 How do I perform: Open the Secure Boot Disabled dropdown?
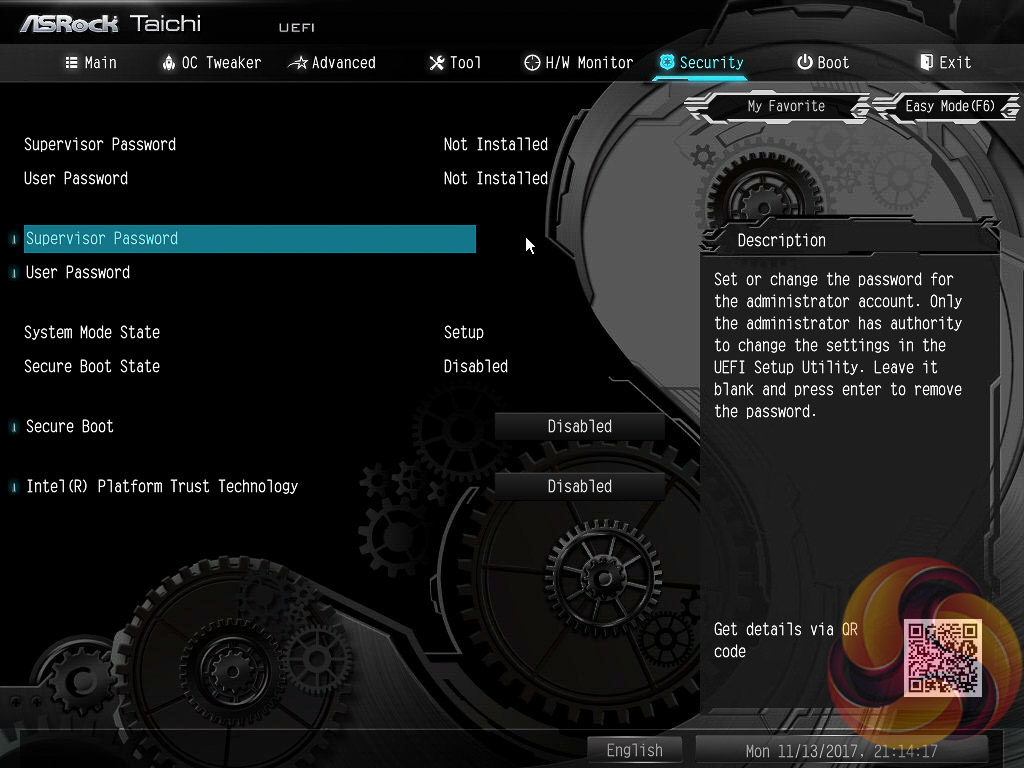click(580, 426)
